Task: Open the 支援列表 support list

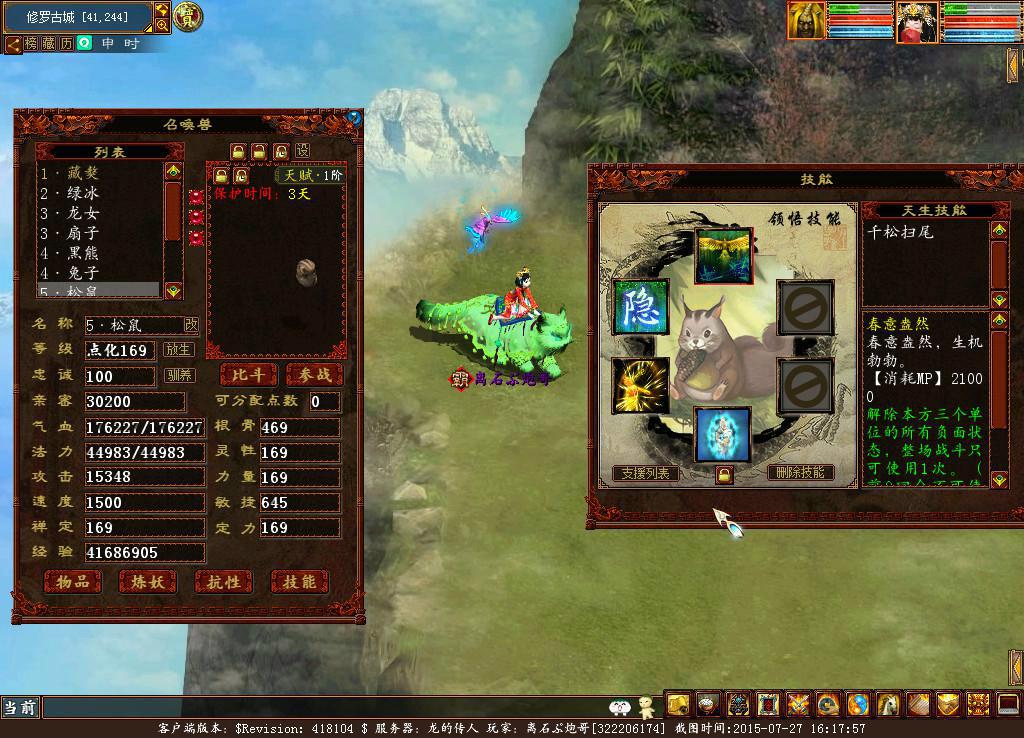Action: pyautogui.click(x=646, y=473)
